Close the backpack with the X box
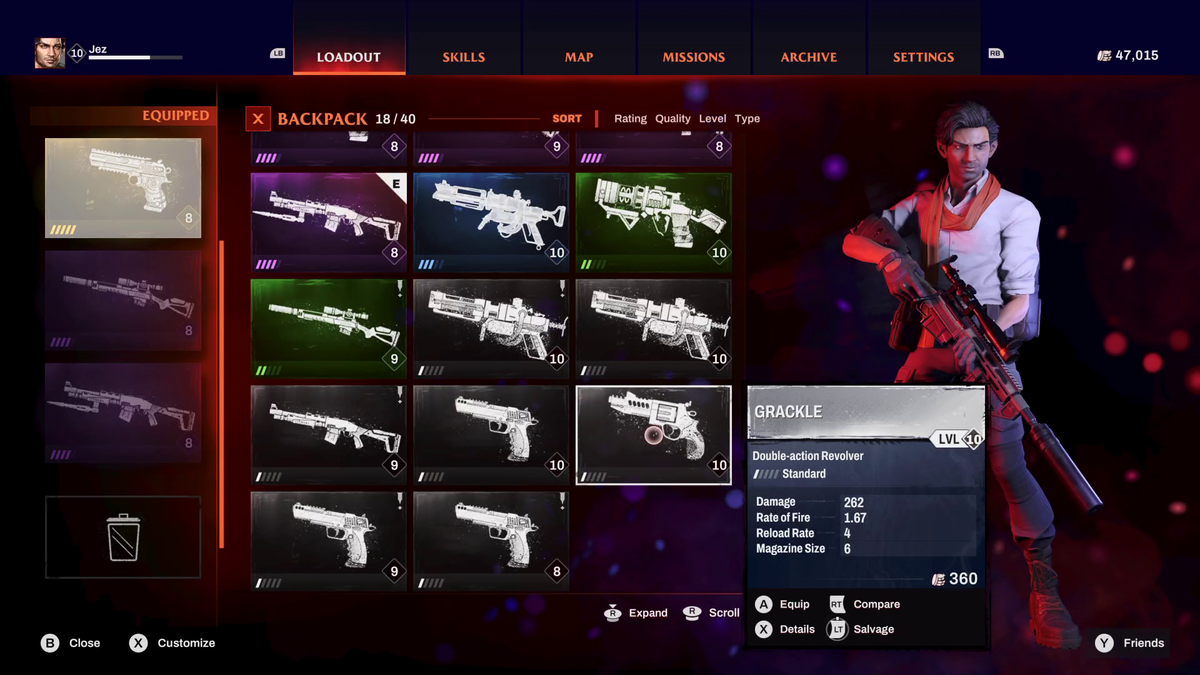 [258, 119]
